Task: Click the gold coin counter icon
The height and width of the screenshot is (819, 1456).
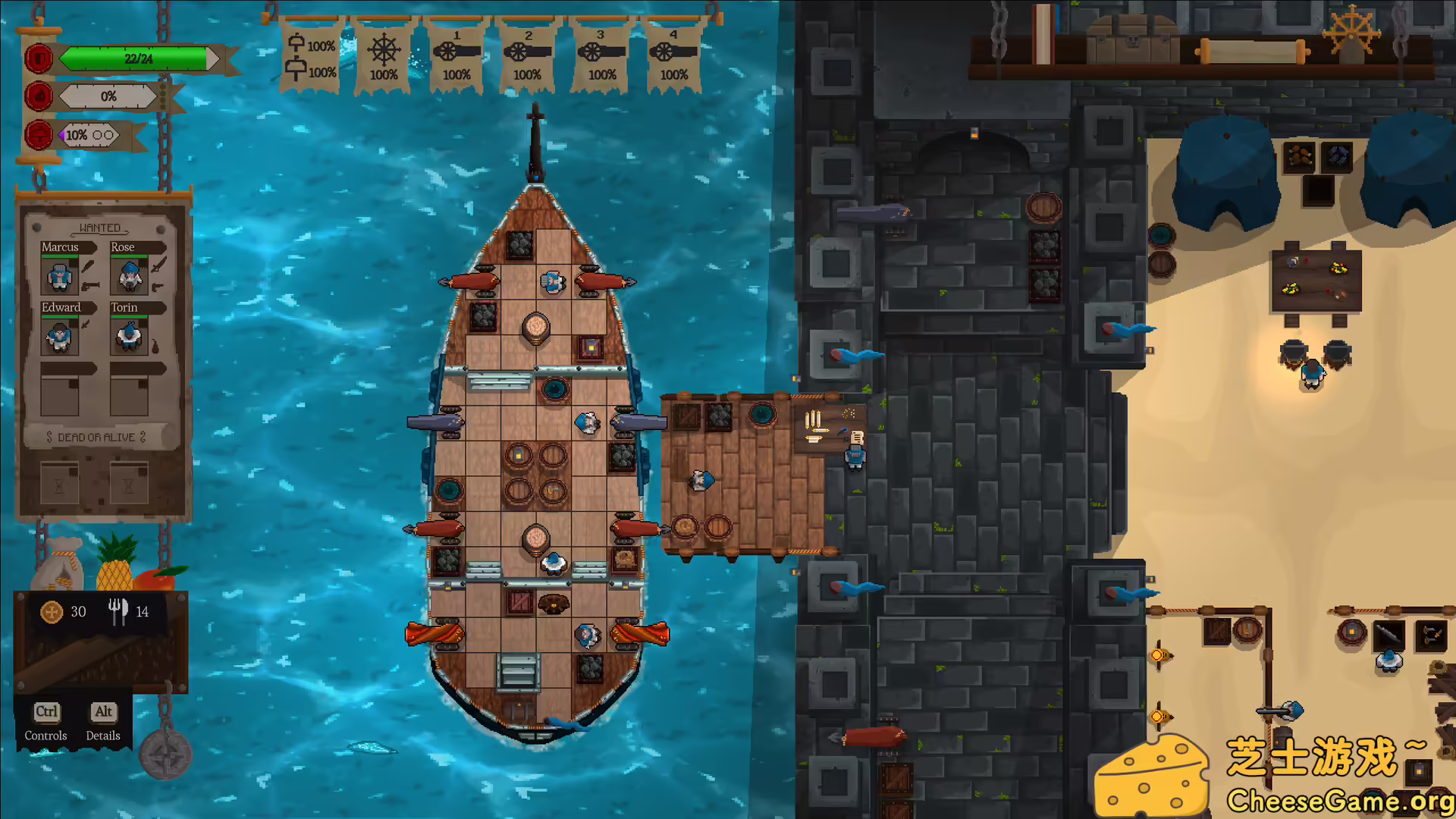Action: 50,611
